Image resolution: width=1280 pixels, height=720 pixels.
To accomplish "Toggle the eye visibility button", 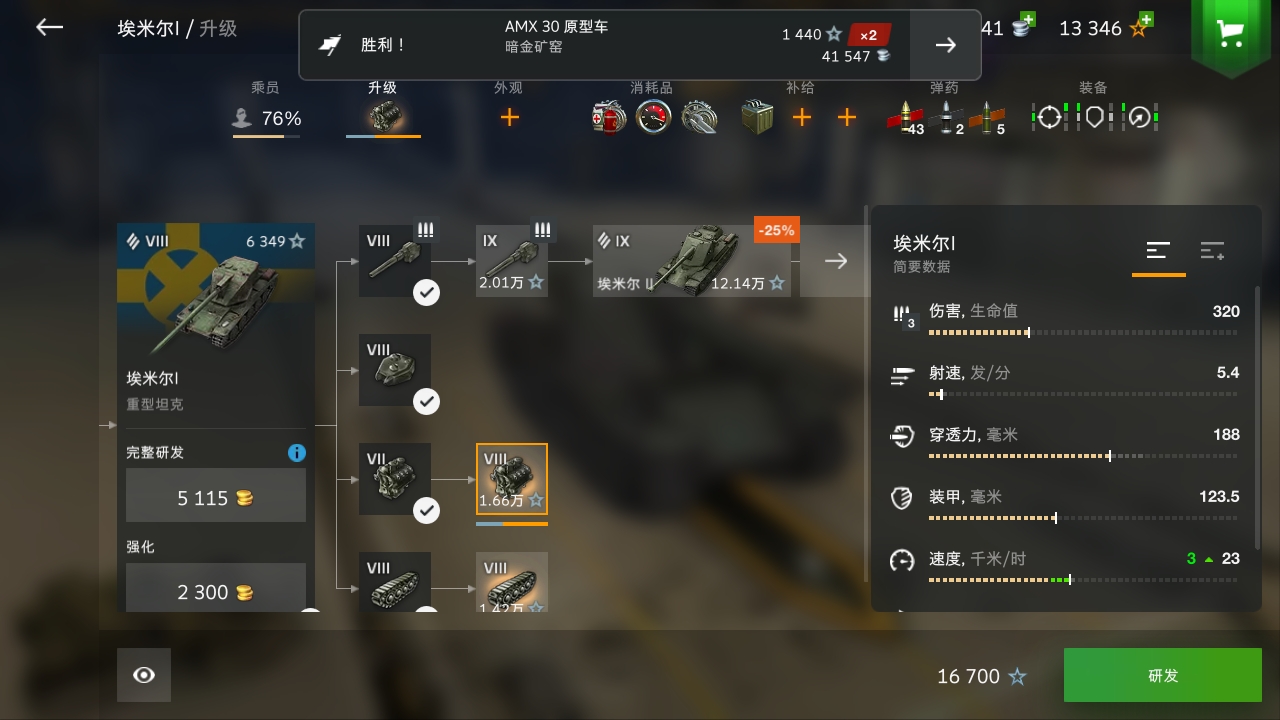I will pyautogui.click(x=144, y=675).
